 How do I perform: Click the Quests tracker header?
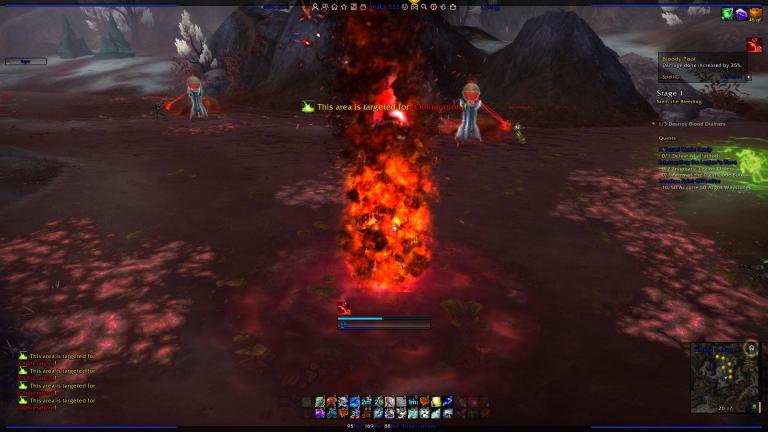click(668, 138)
